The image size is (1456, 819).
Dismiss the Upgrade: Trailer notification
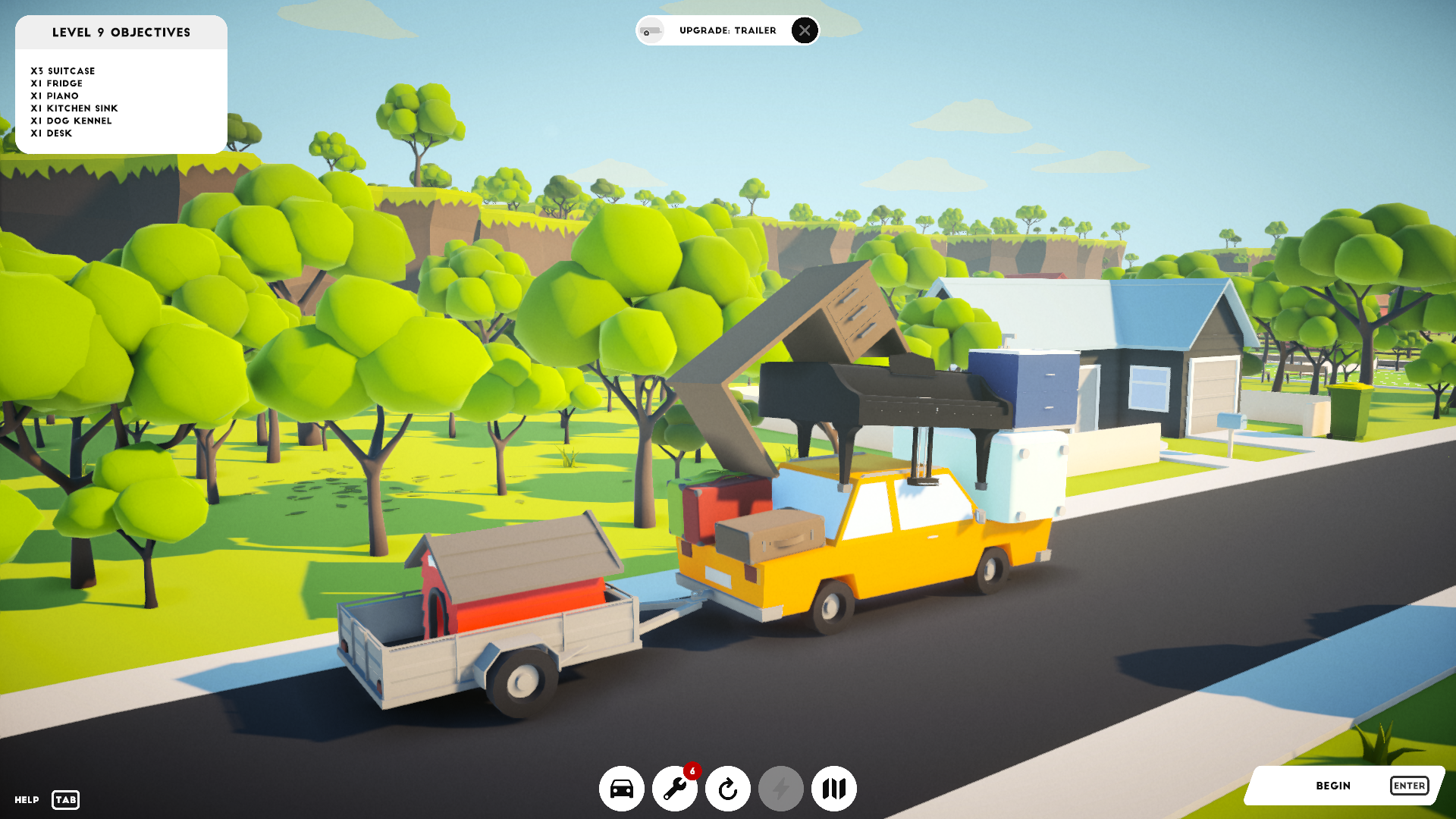[803, 31]
